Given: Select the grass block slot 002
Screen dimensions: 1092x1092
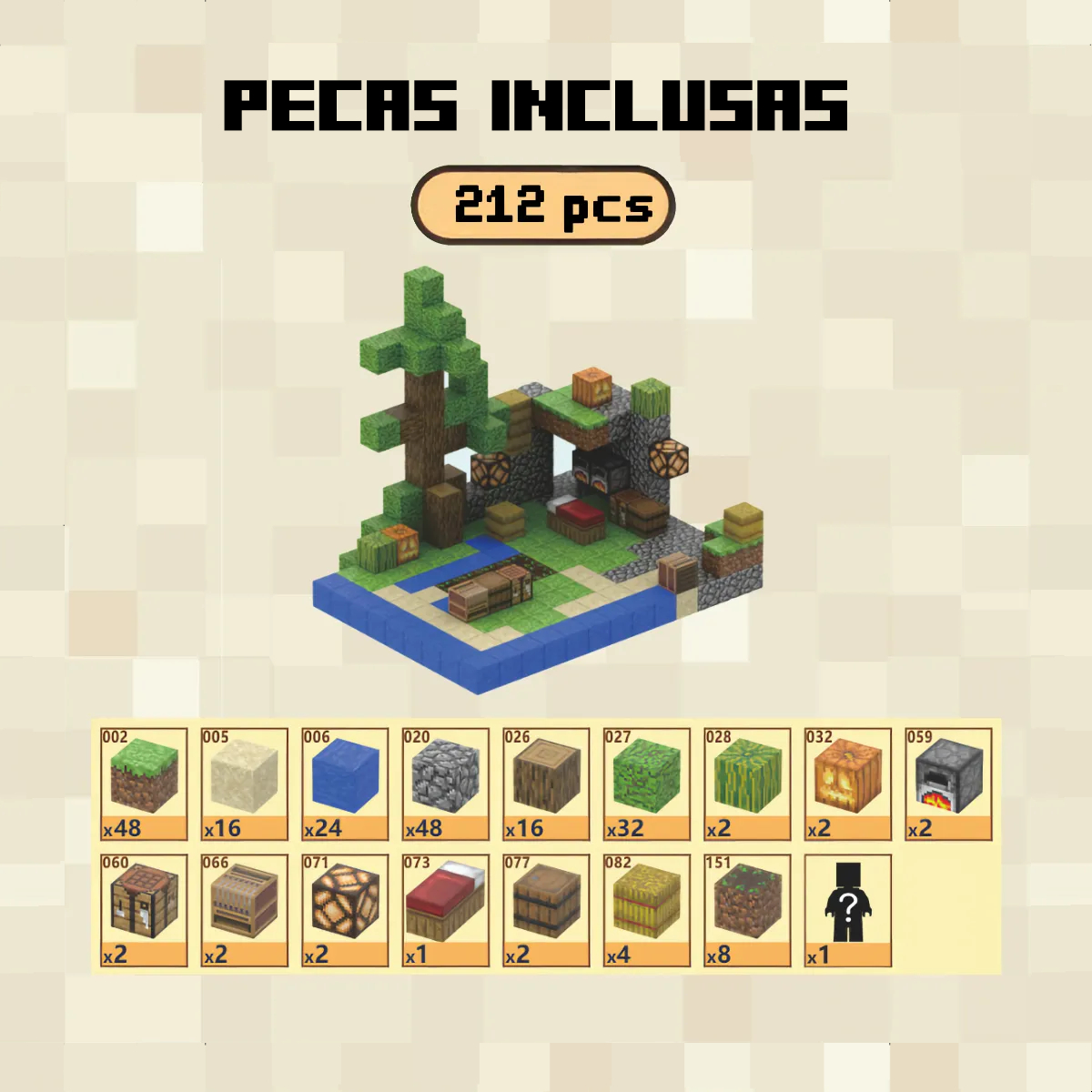Looking at the screenshot, I should tap(144, 784).
